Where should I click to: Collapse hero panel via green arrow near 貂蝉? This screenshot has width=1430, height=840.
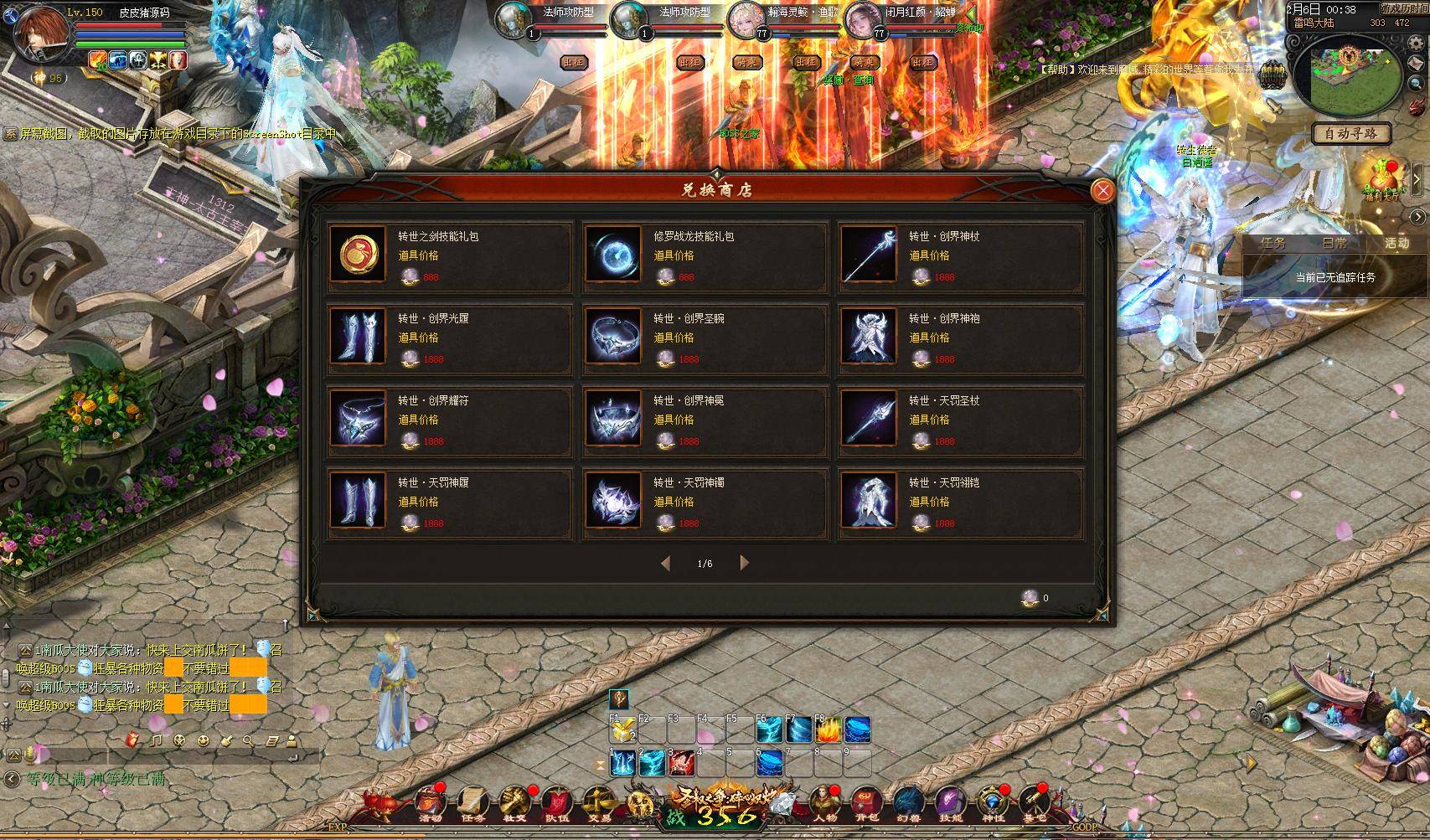pos(970,14)
